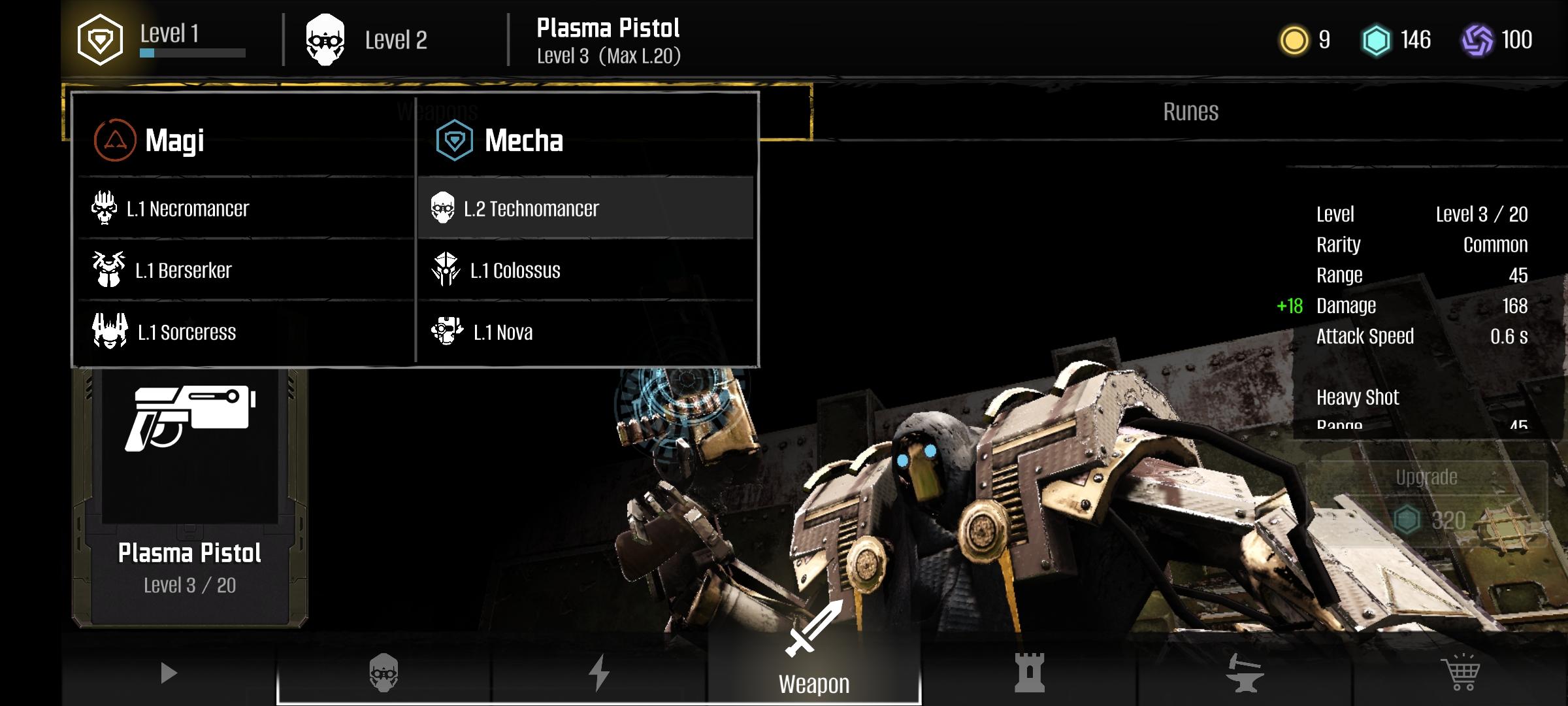Tap the play arrow in bottom bar

tap(169, 673)
